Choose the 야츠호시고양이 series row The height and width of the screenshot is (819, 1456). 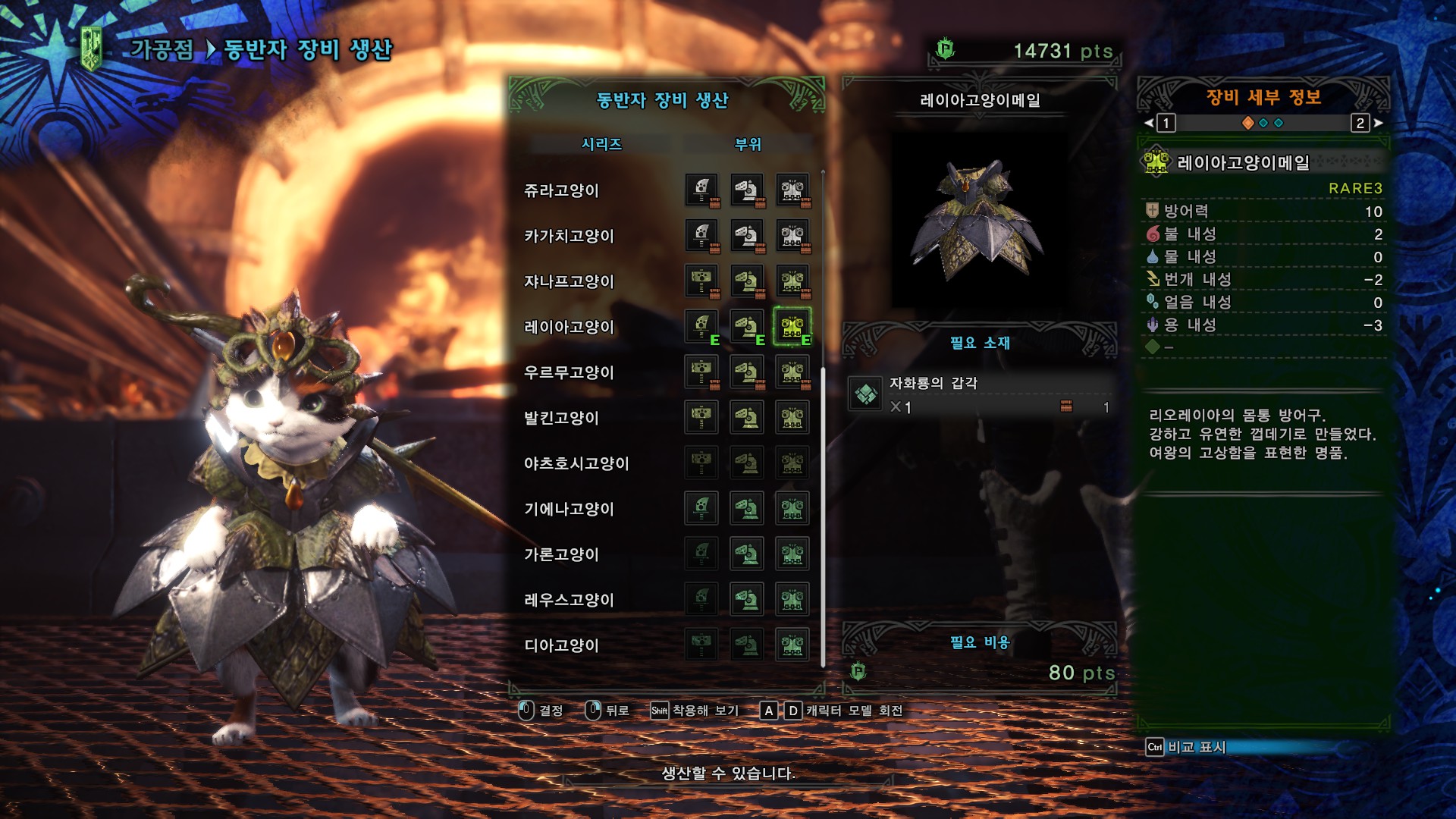(x=576, y=463)
